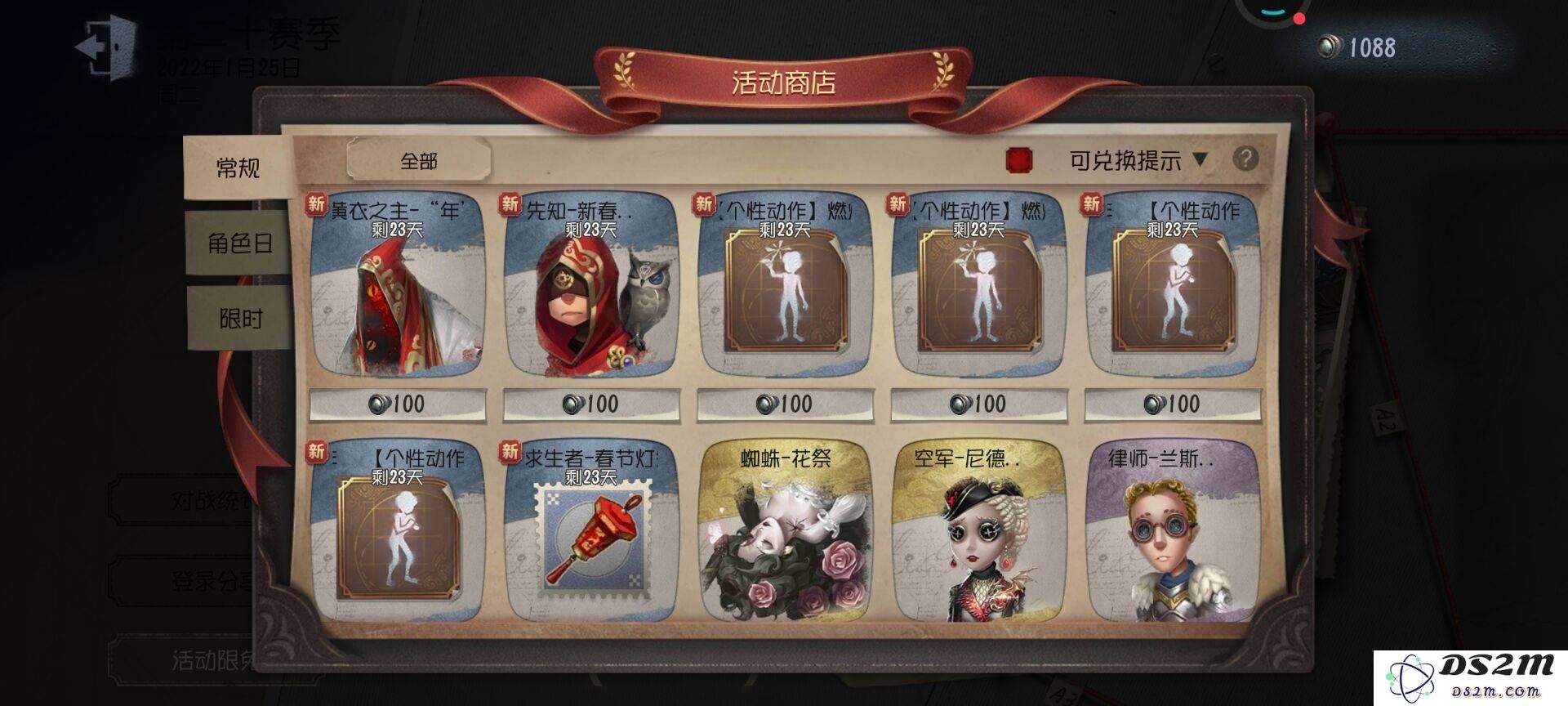Choose the 蜘蛛-花祭 costume
Image resolution: width=1568 pixels, height=706 pixels.
(x=785, y=533)
